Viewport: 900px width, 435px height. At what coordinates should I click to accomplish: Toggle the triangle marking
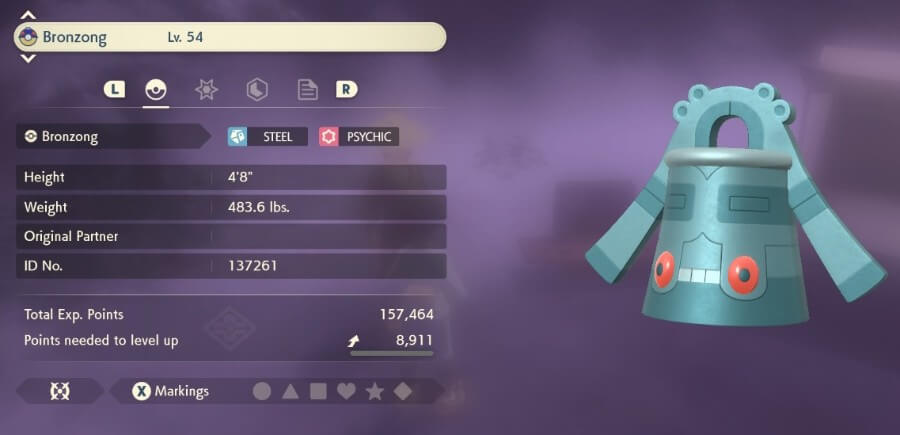click(290, 391)
